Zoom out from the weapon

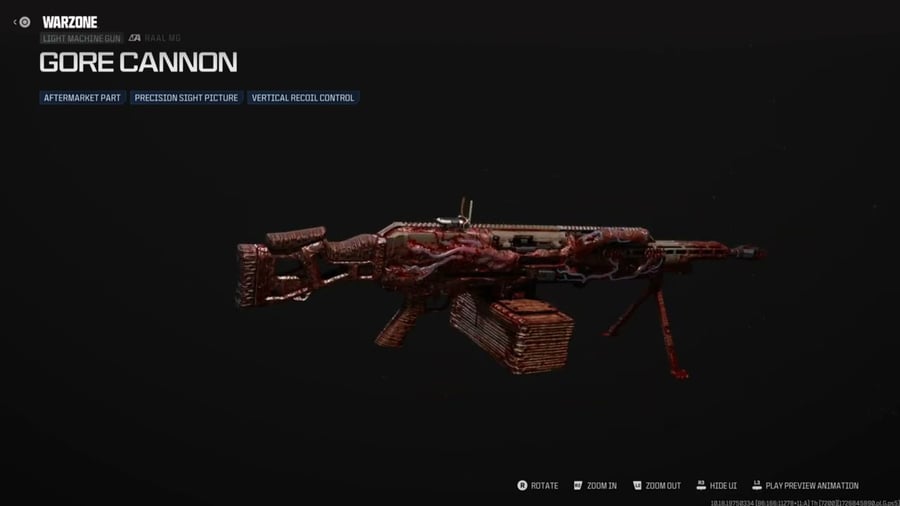656,486
